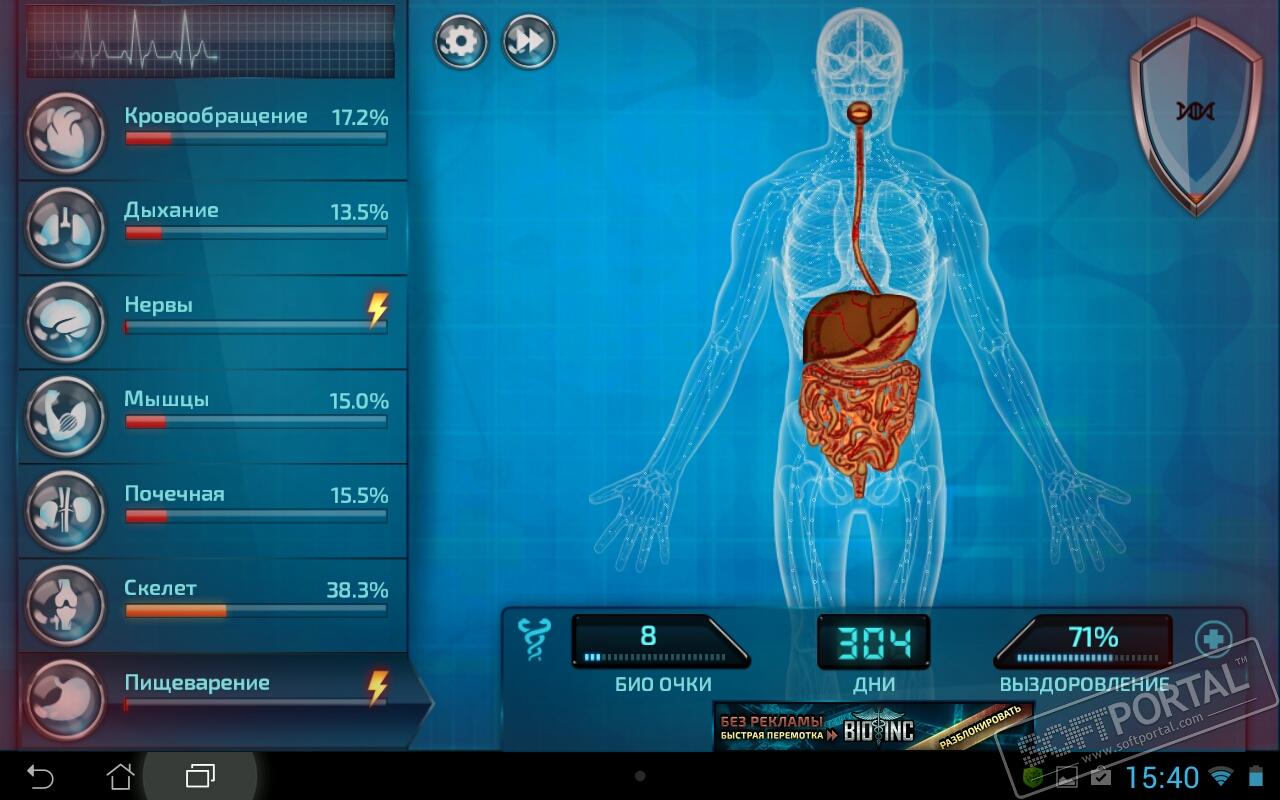Click the plus button beside Выздоровление
This screenshot has height=800, width=1280.
pyautogui.click(x=1213, y=639)
